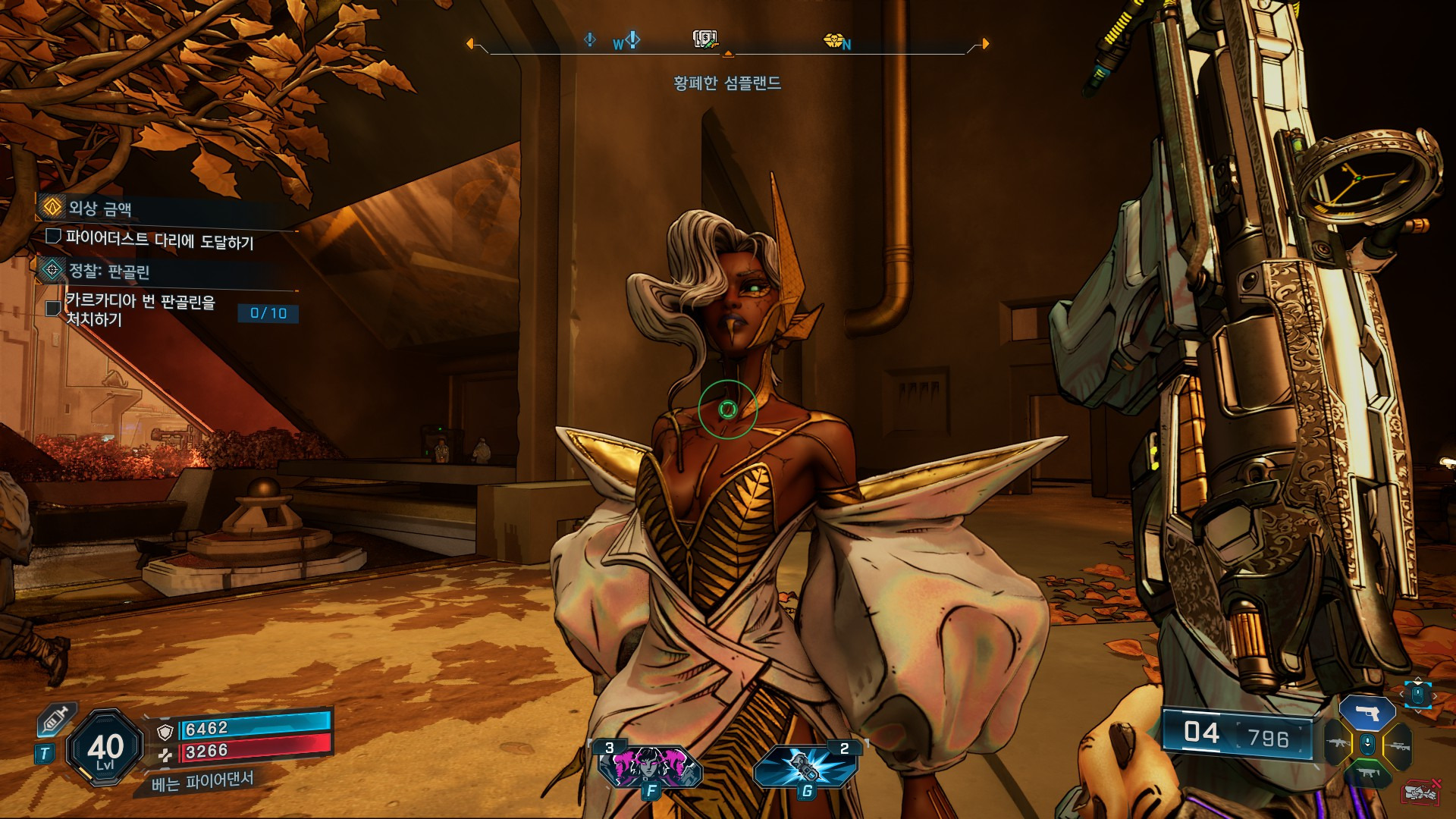Activate the pink-haired action skill icon
The width and height of the screenshot is (1456, 819).
pyautogui.click(x=650, y=767)
